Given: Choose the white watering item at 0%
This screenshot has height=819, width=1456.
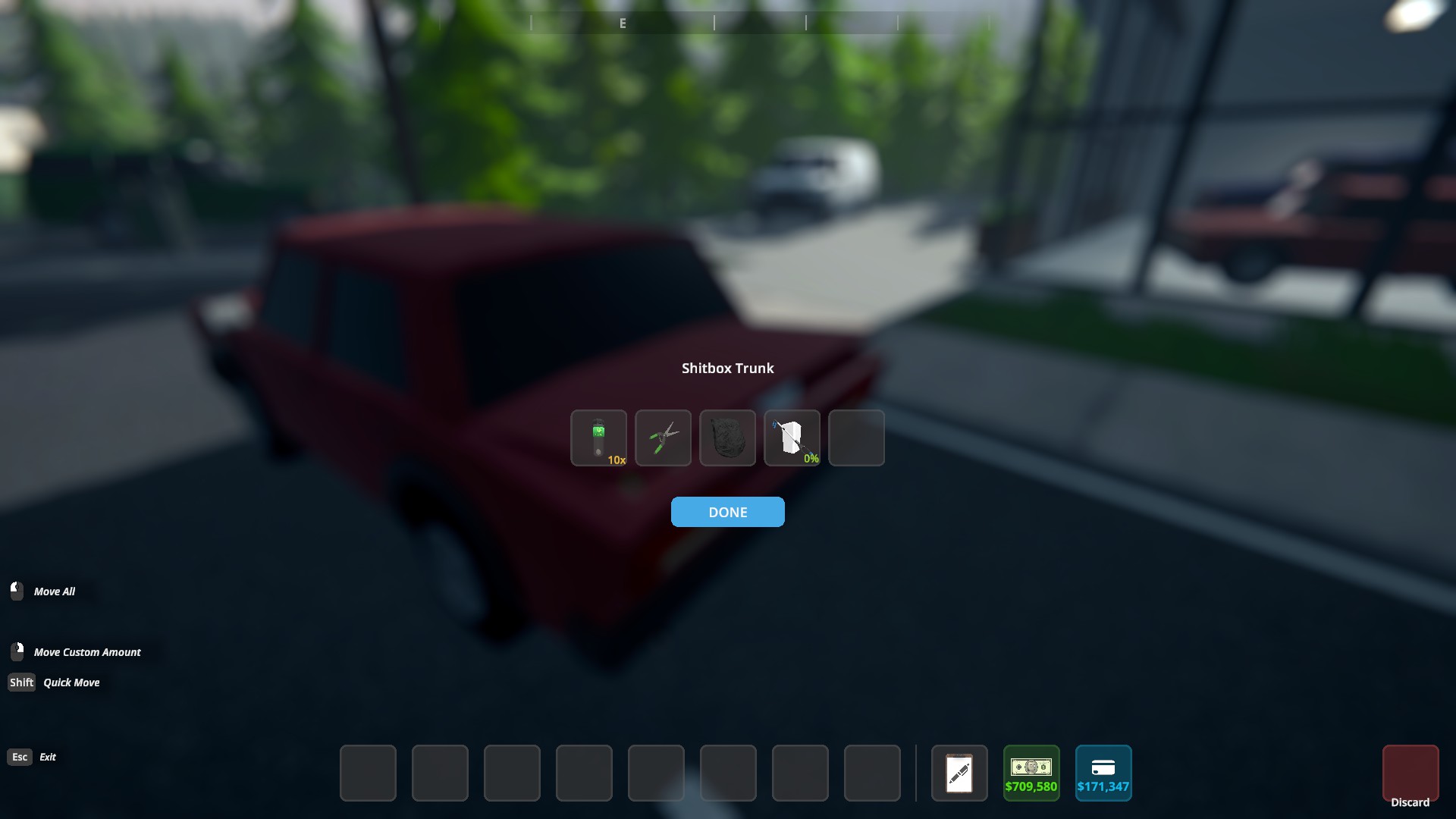Looking at the screenshot, I should (792, 438).
